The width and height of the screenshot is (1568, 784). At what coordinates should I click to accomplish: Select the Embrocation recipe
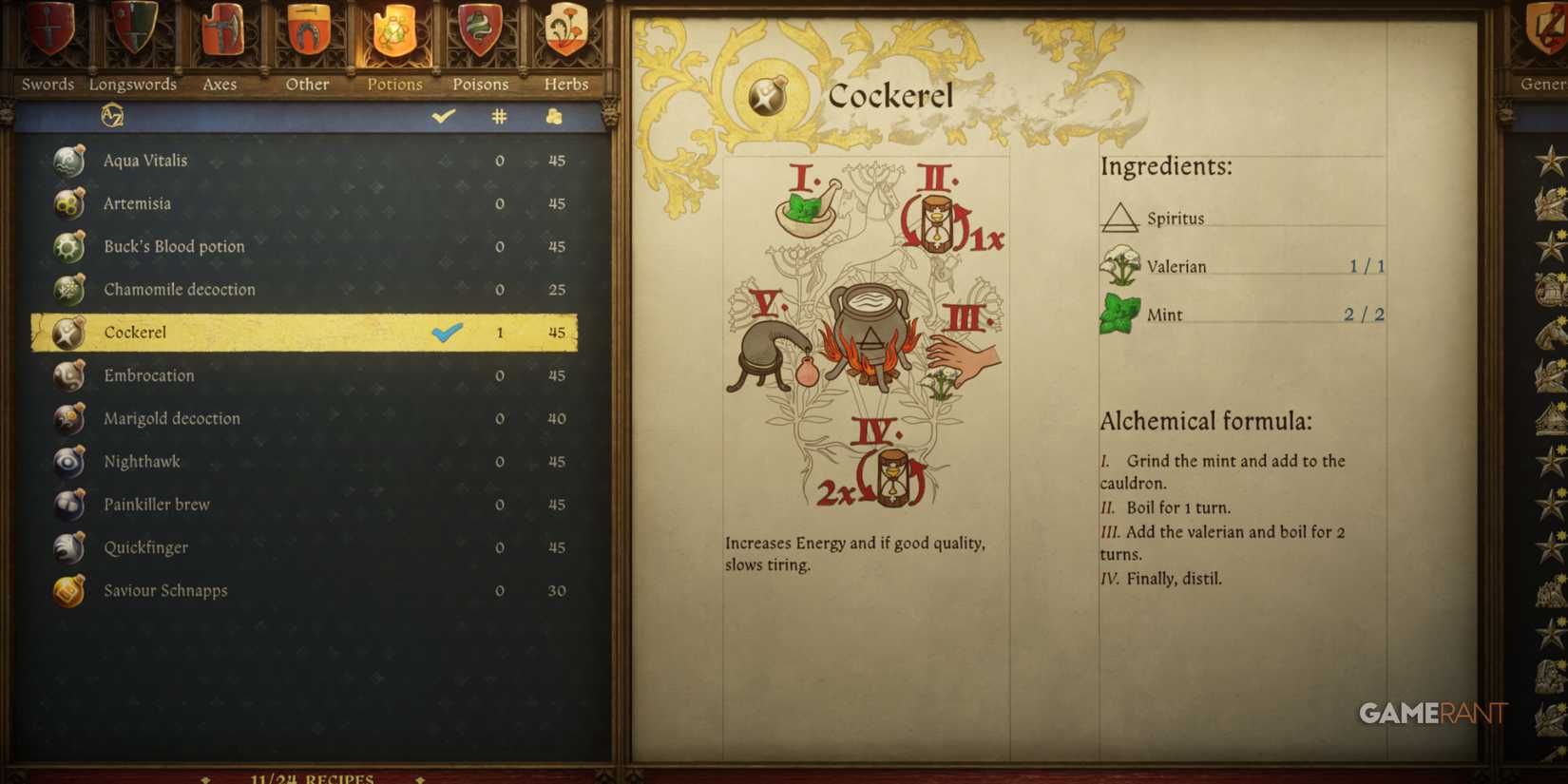[x=148, y=375]
